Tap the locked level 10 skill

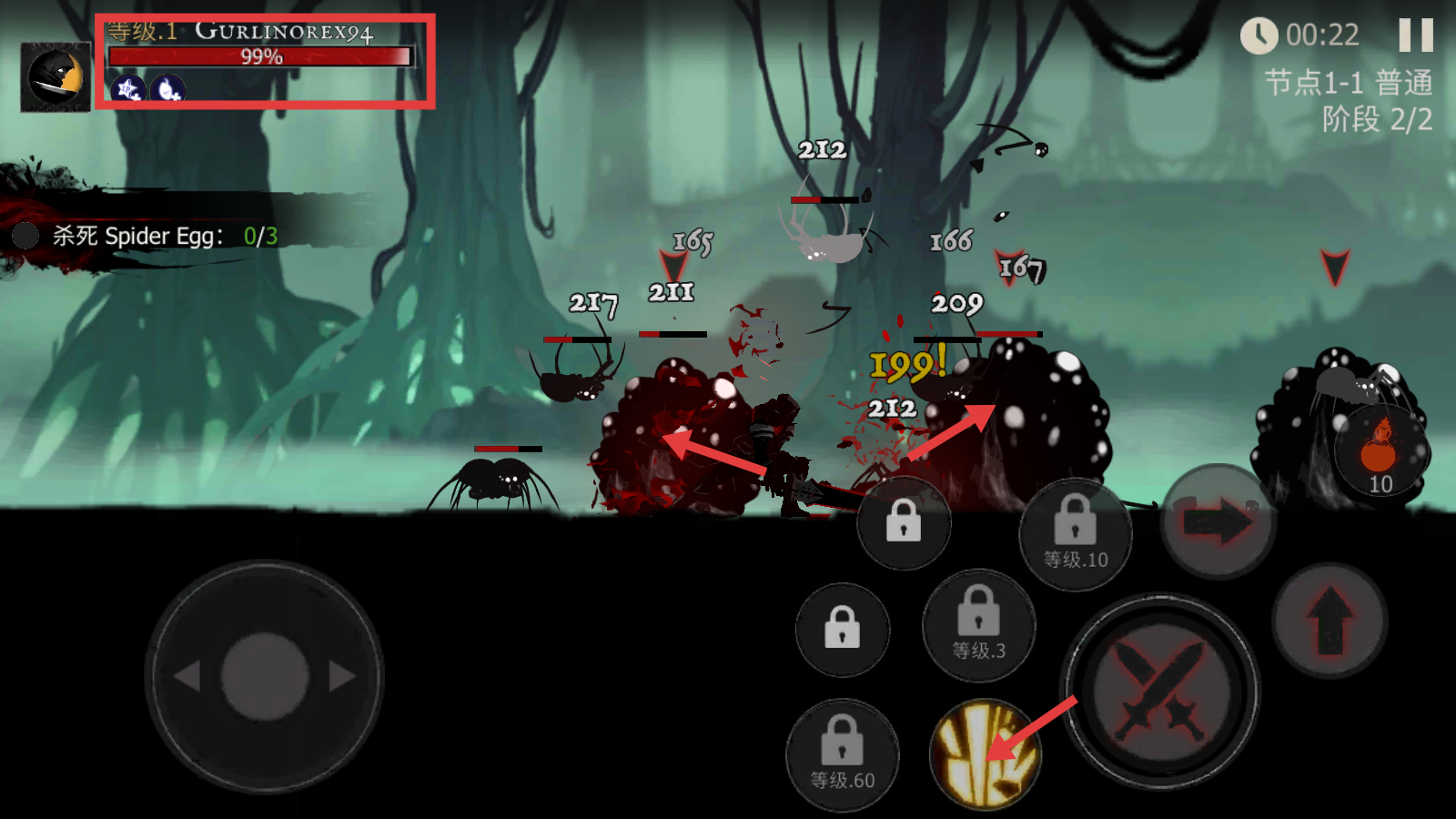pyautogui.click(x=1075, y=534)
